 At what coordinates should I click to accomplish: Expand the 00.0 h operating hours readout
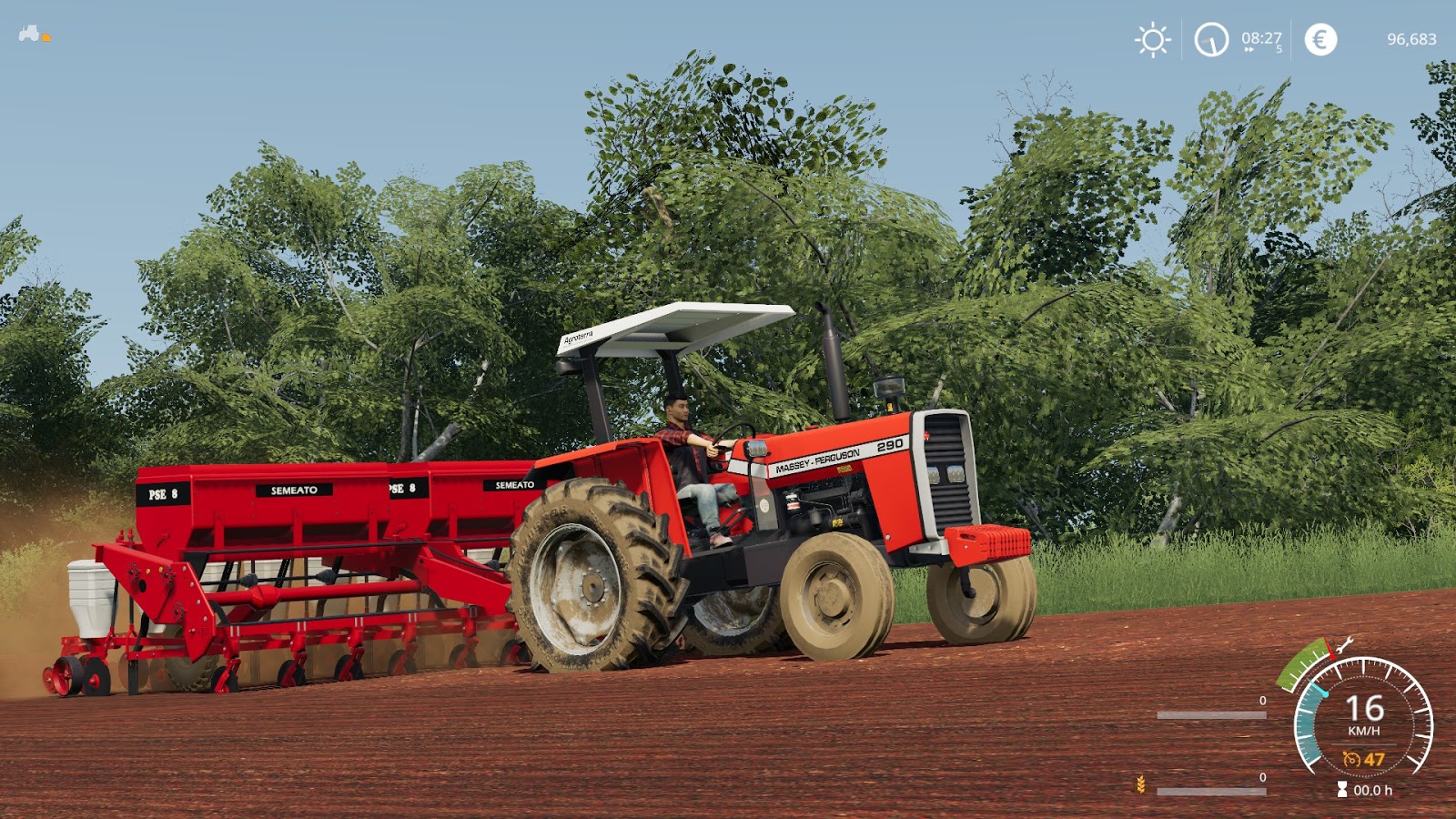point(1374,790)
